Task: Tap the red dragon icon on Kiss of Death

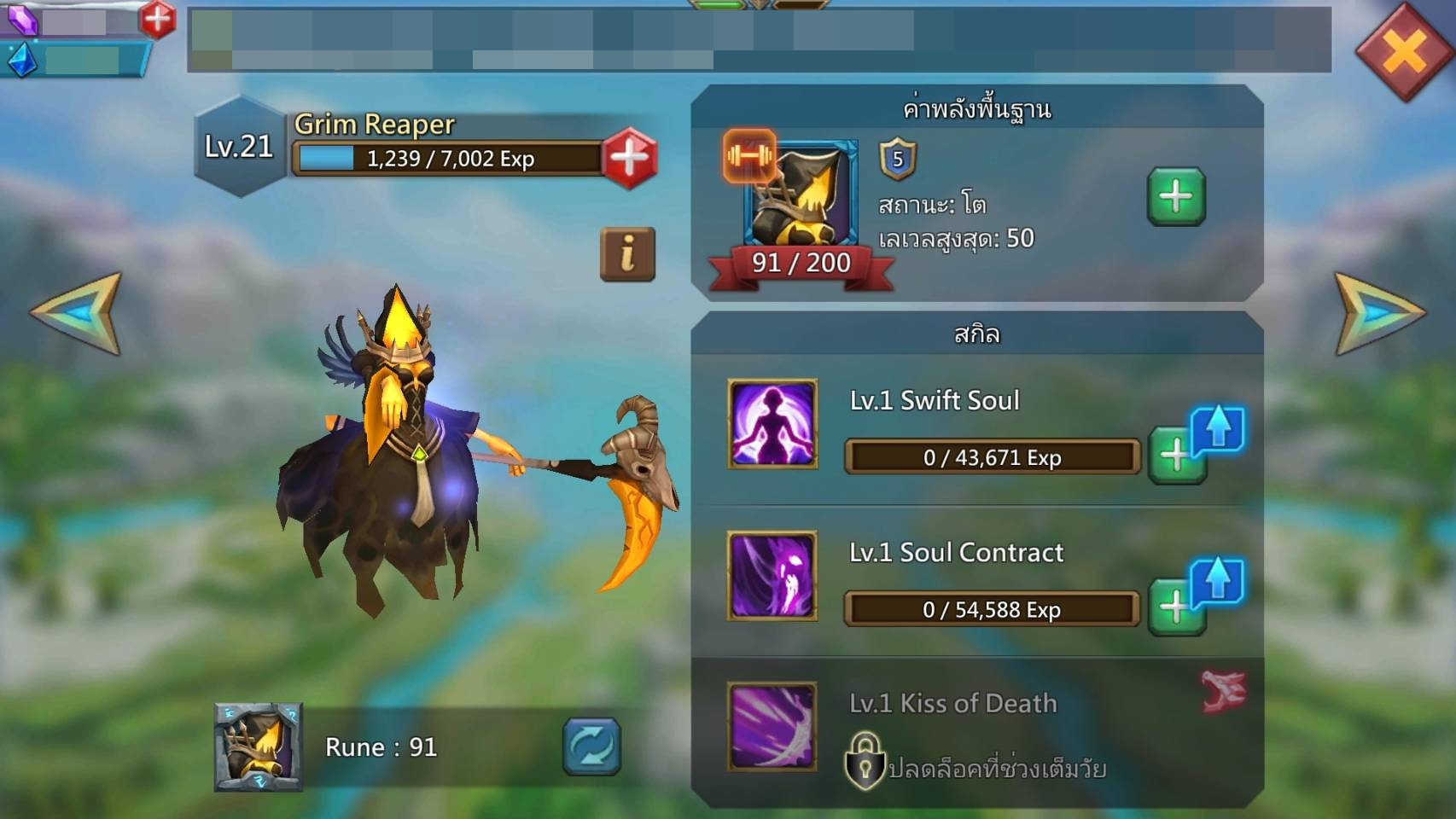Action: click(x=1223, y=690)
